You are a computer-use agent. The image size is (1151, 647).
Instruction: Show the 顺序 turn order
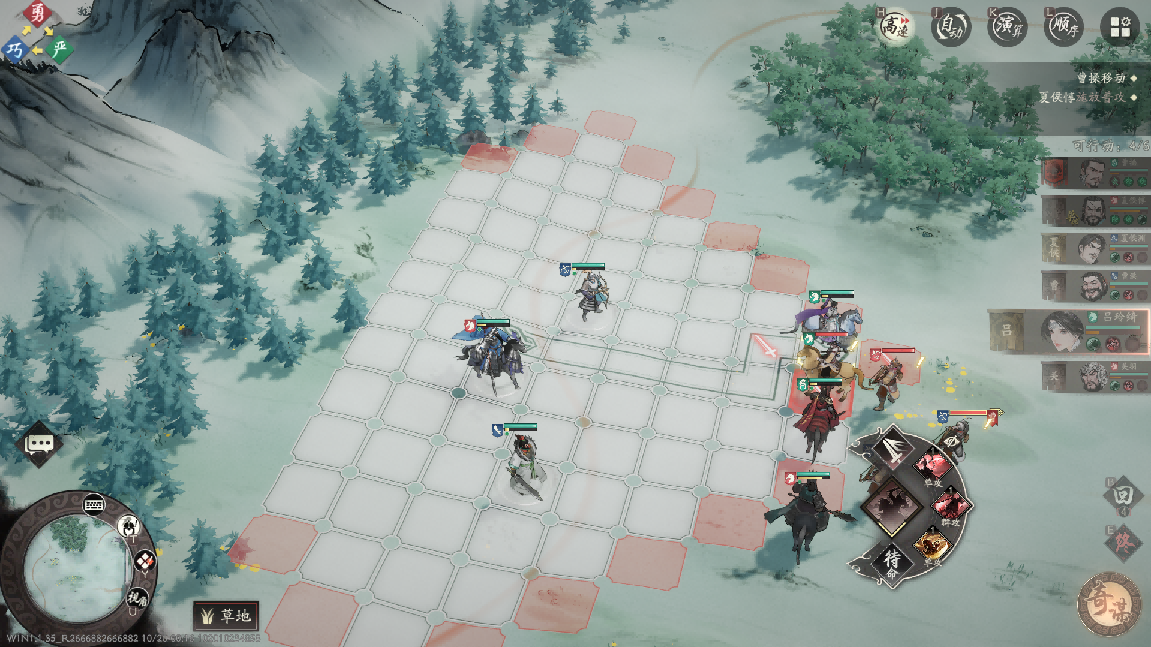1064,27
